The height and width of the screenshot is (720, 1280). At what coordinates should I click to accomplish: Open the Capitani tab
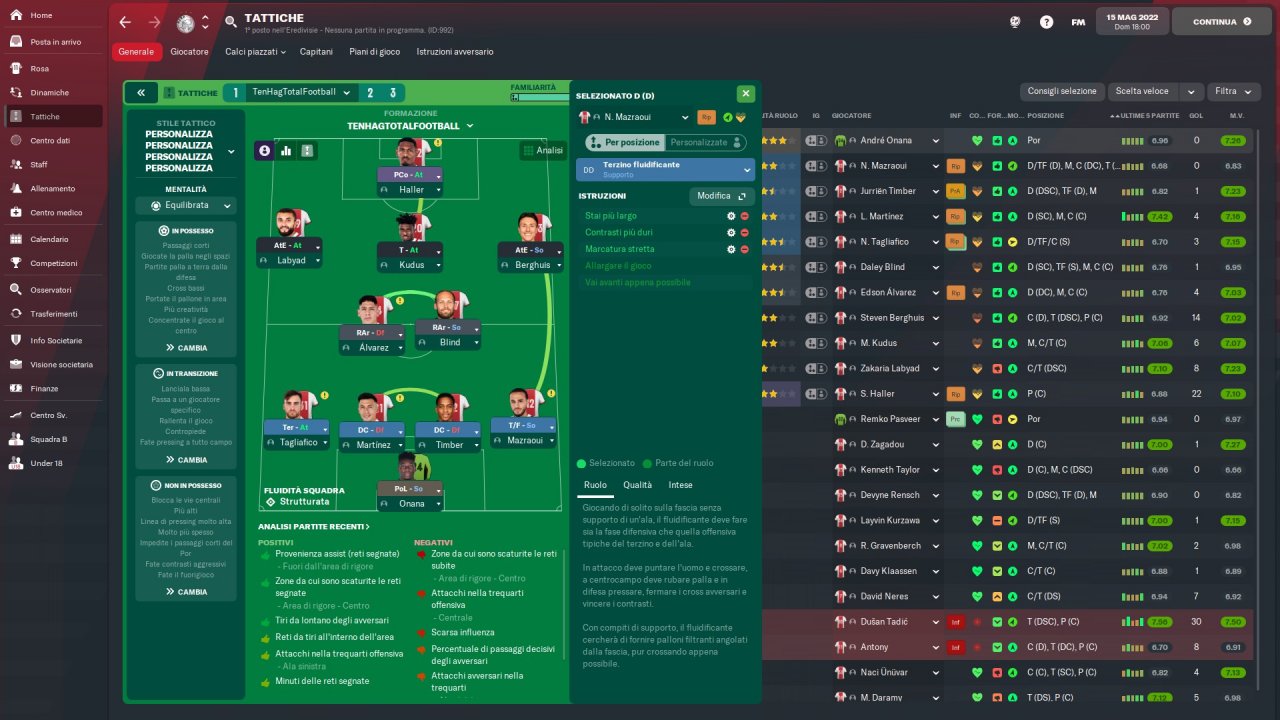click(316, 51)
